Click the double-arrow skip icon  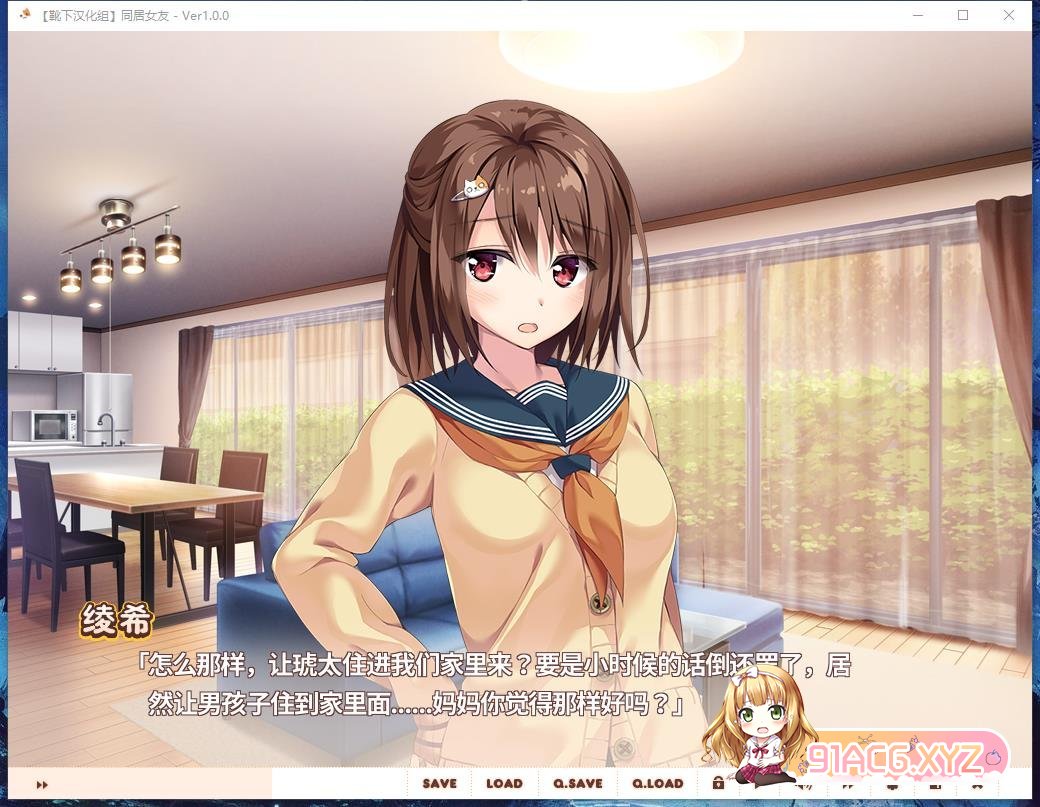(42, 785)
